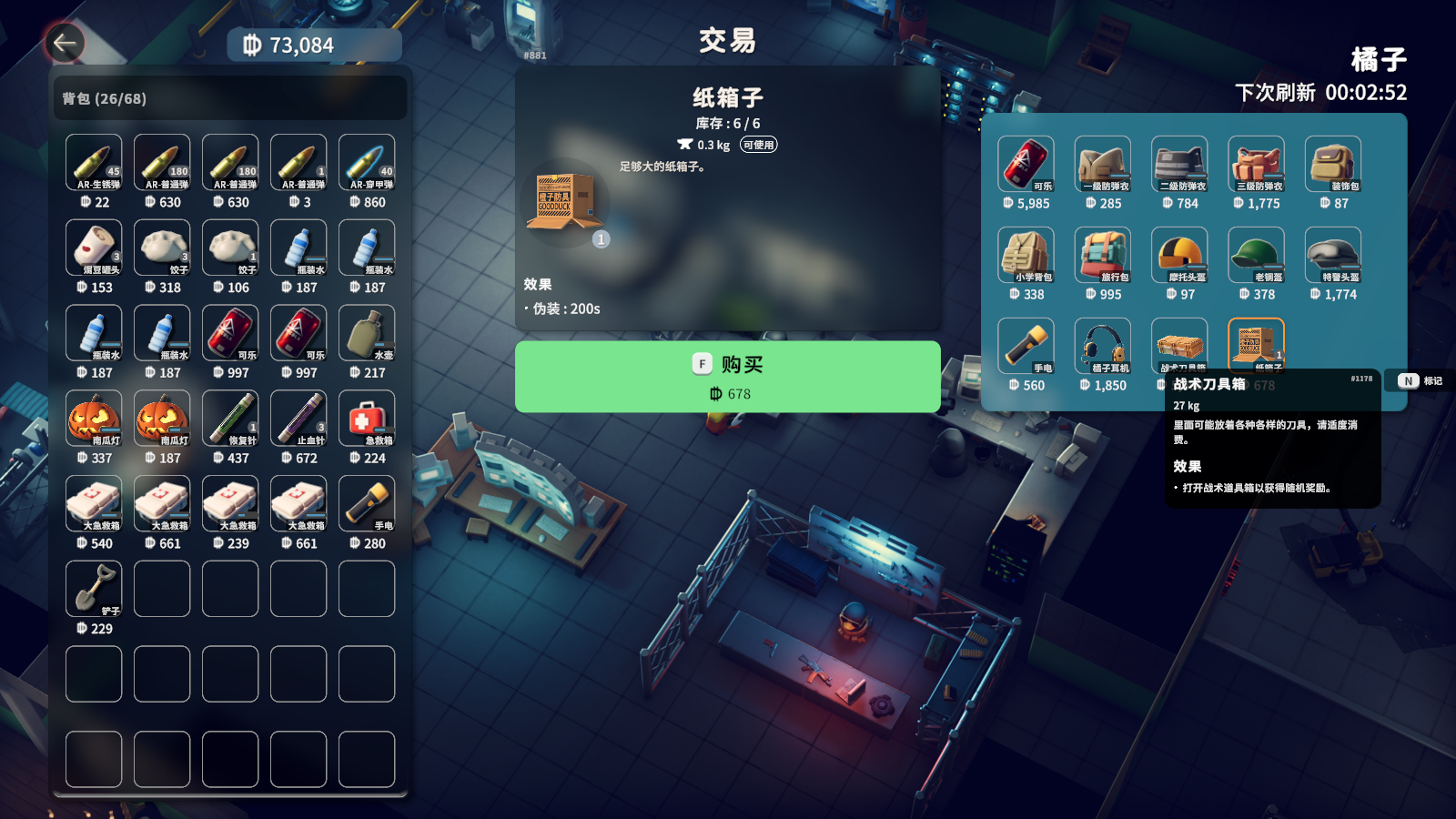Select the travel backpack priced 995
Viewport: 1456px width, 819px height.
tap(1102, 255)
